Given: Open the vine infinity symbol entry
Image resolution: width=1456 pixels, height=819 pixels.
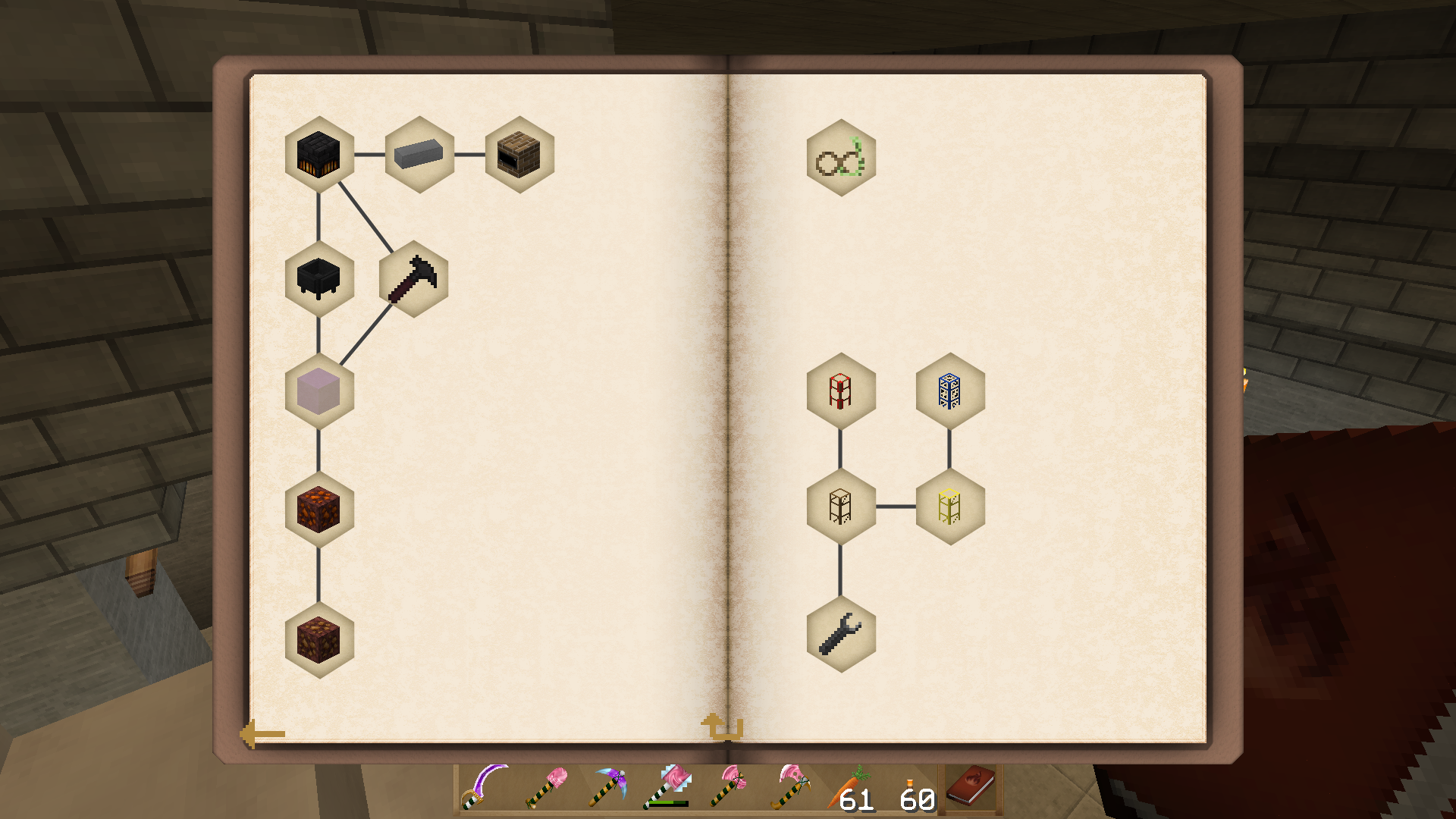Looking at the screenshot, I should tap(841, 158).
